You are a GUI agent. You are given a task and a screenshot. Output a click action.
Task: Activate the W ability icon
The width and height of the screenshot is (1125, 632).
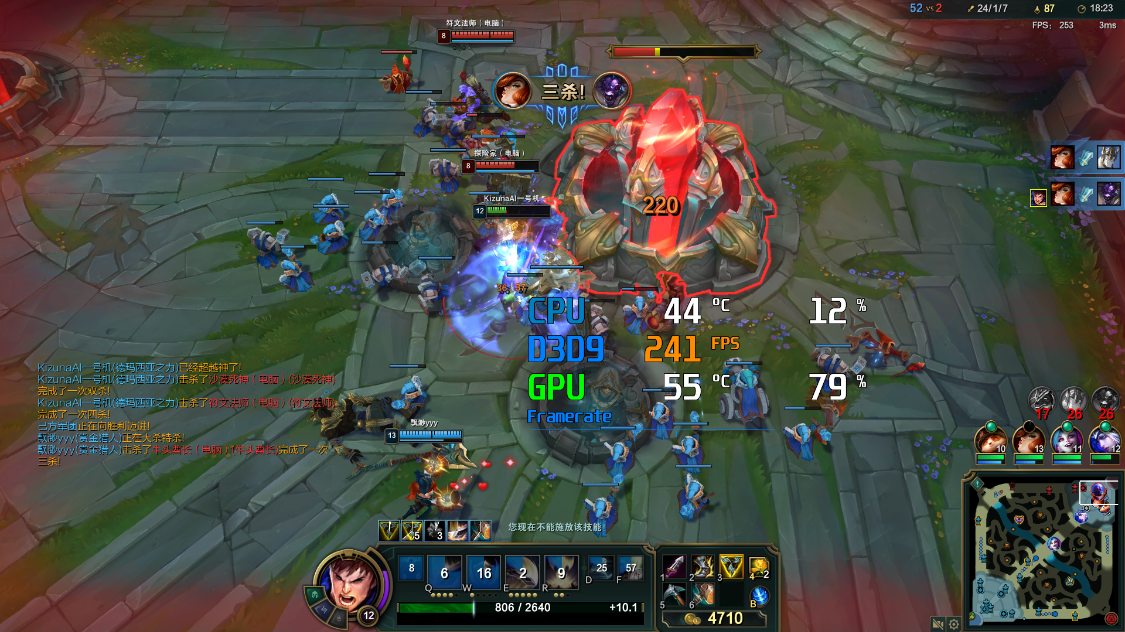pos(483,574)
